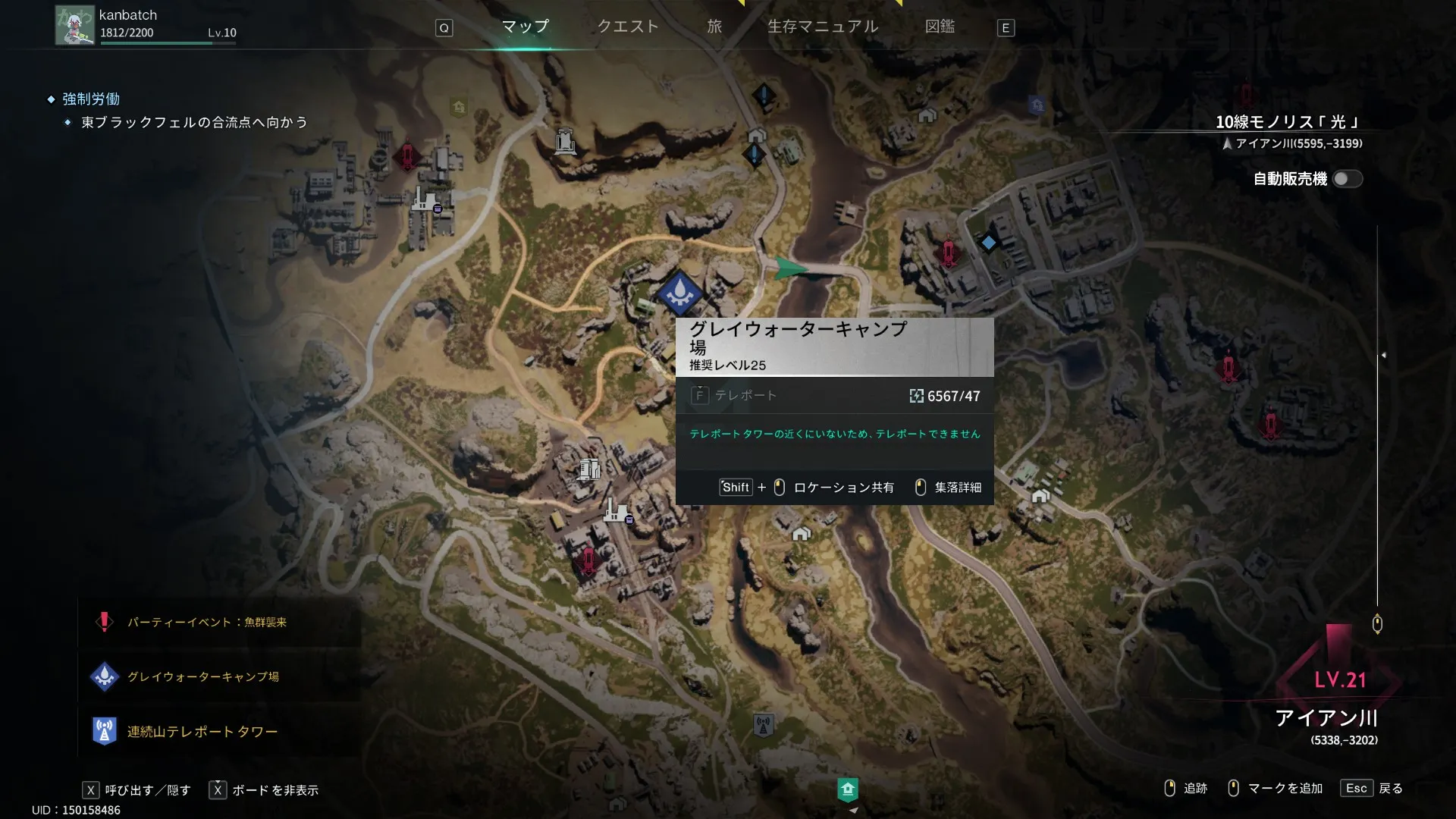Toggle the 自動販売機 map filter

(1348, 179)
